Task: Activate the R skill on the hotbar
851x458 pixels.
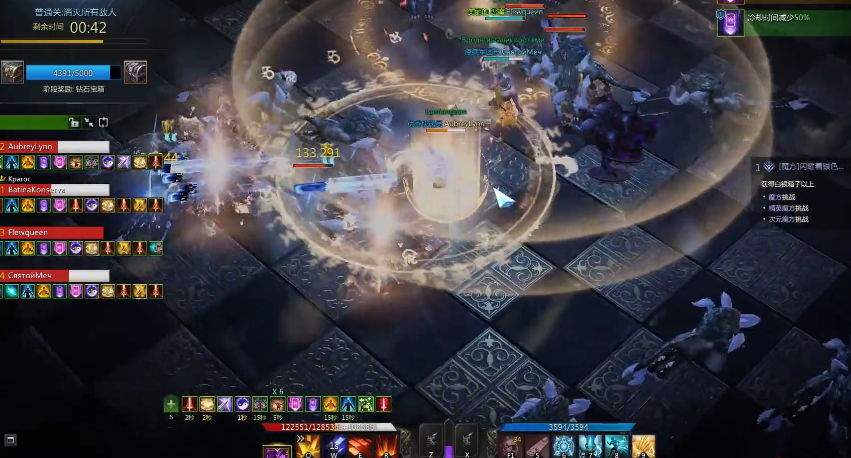Action: pyautogui.click(x=387, y=445)
